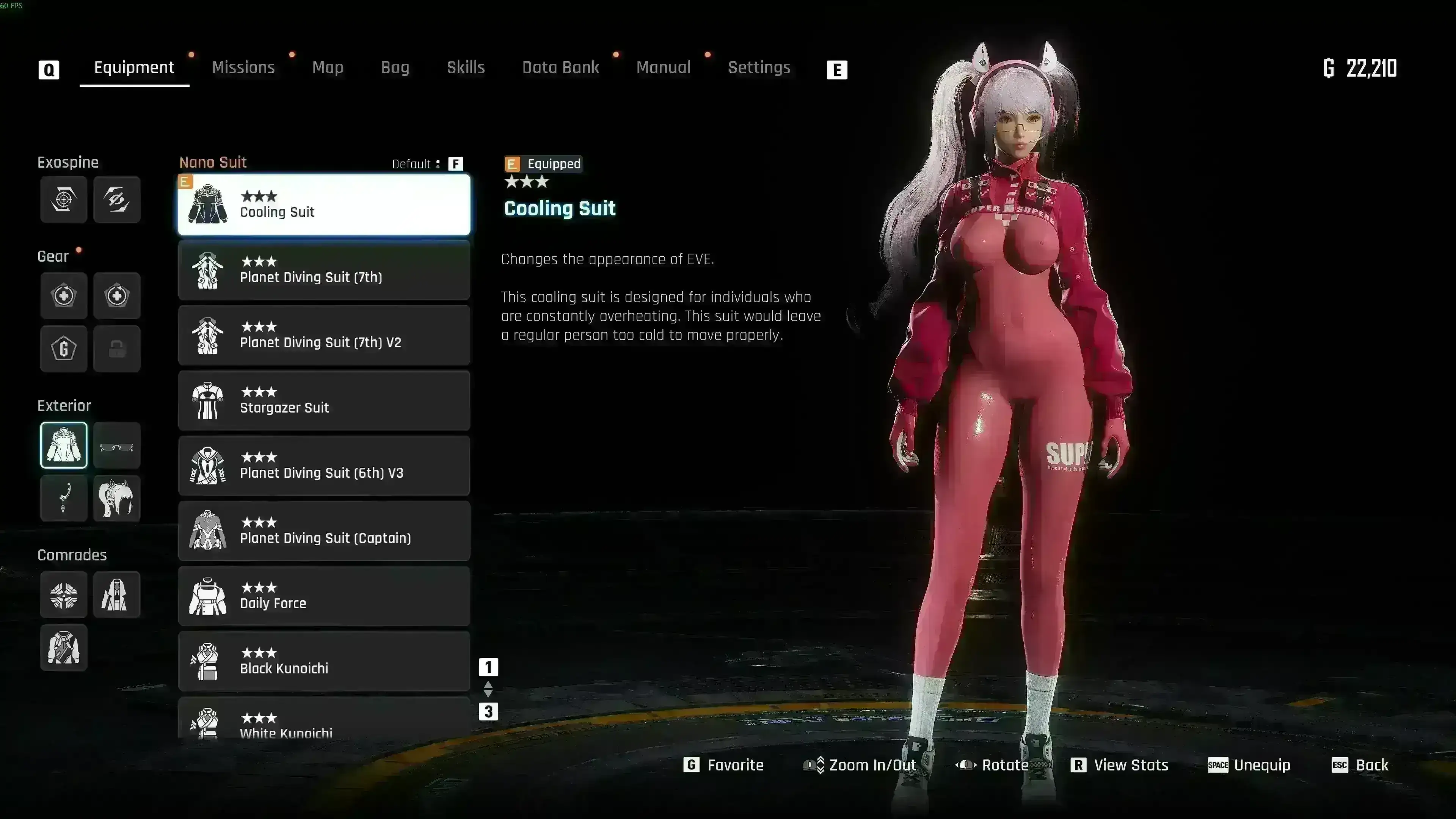Go to the Bag tab
This screenshot has width=1456, height=819.
[395, 68]
